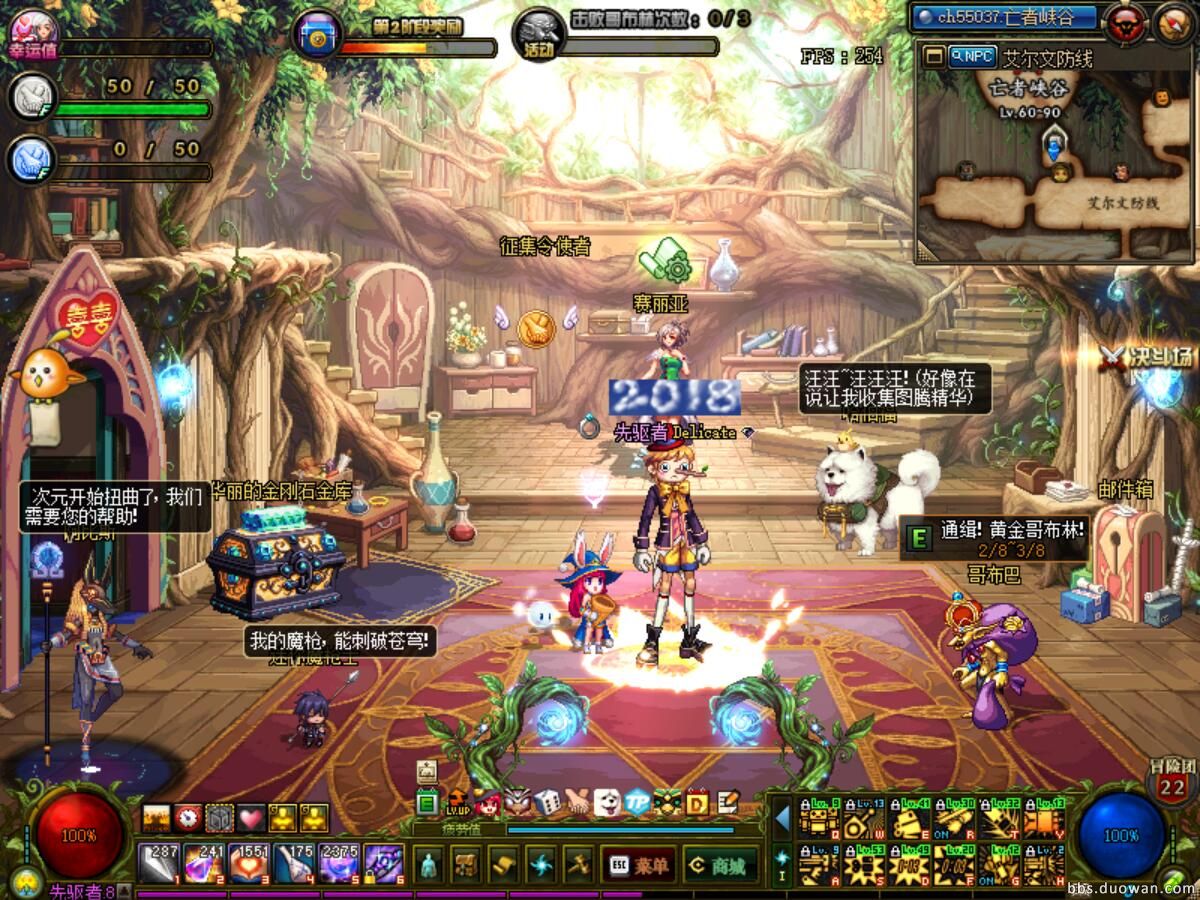This screenshot has height=900, width=1200.
Task: Click the NPC search button on minimap
Action: (x=970, y=57)
